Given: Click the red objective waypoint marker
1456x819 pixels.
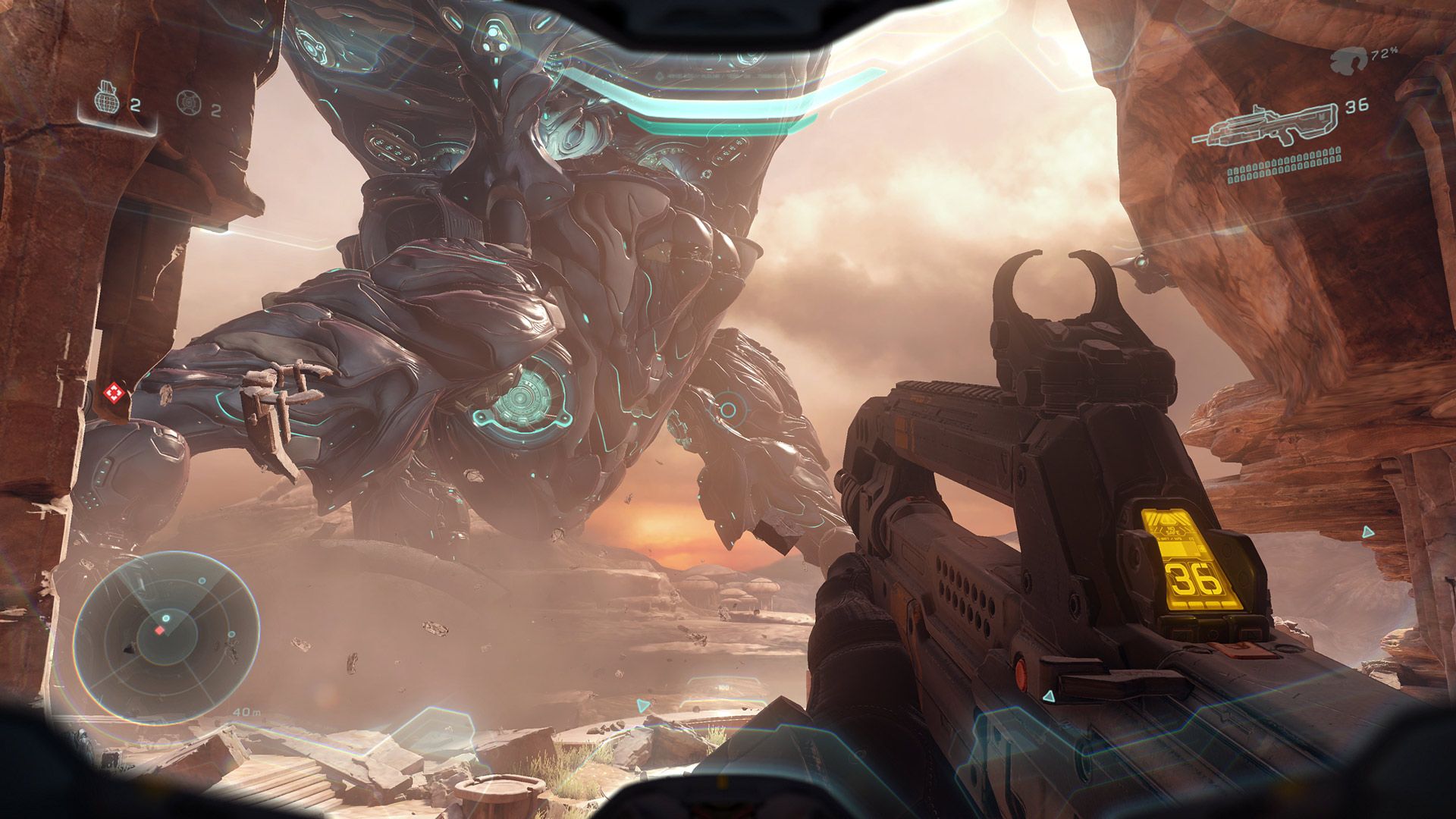Looking at the screenshot, I should pos(114,393).
